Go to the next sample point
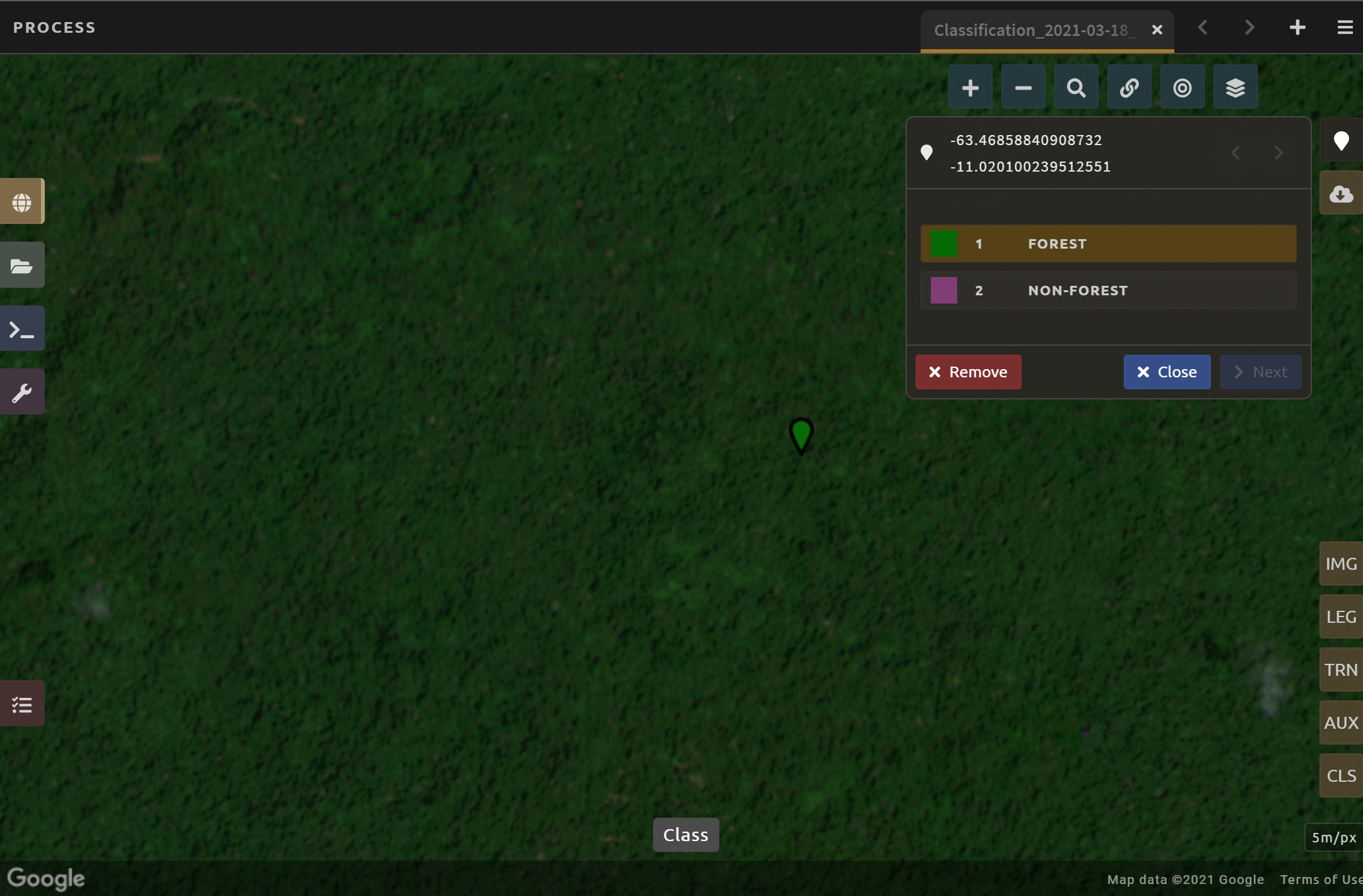 point(1279,152)
